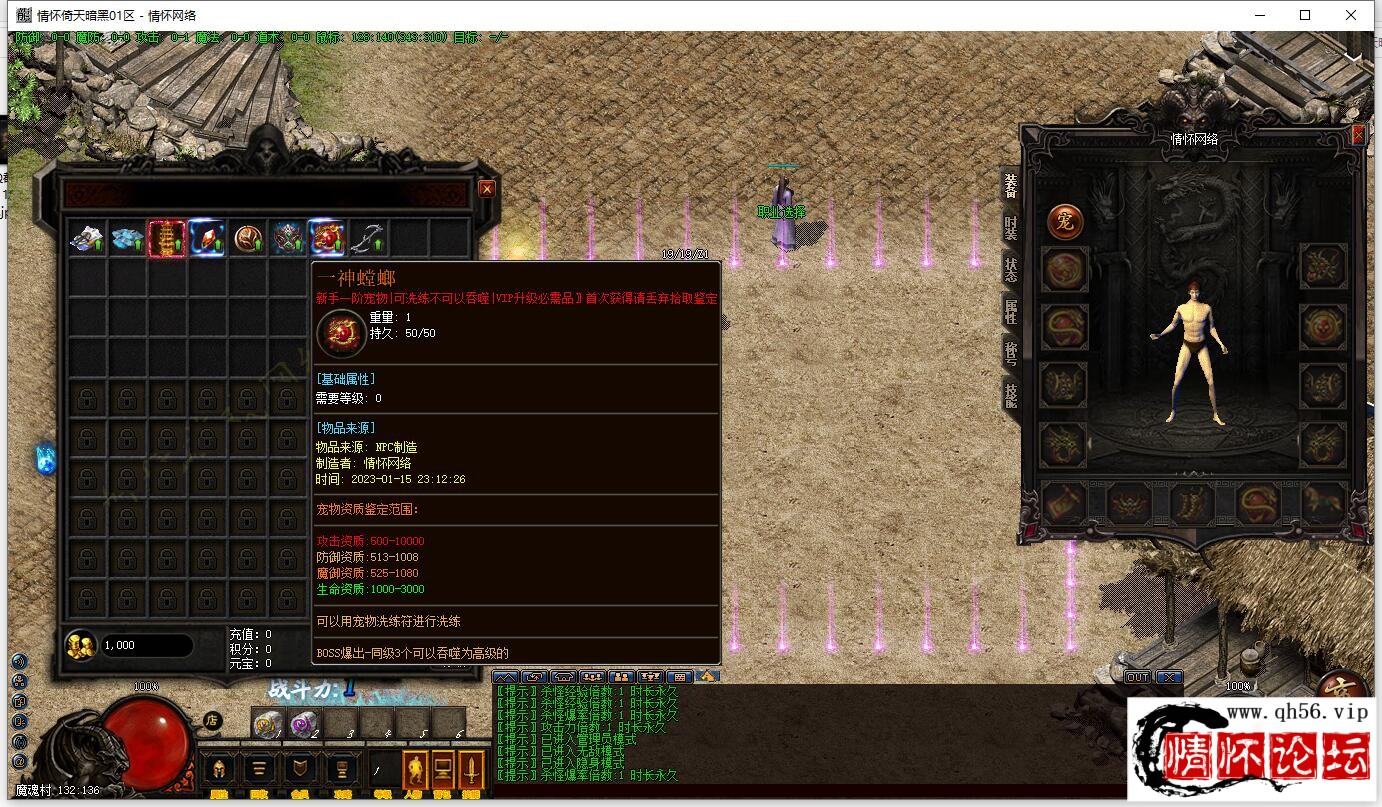
Task: Close the inventory bag window
Action: coord(487,188)
